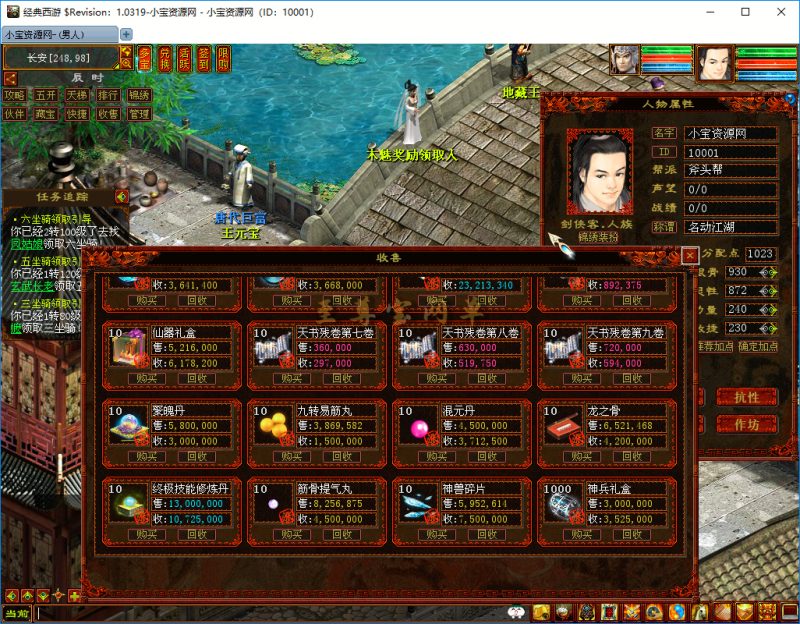Open the 签到 daily sign-in
The width and height of the screenshot is (800, 624).
(204, 59)
